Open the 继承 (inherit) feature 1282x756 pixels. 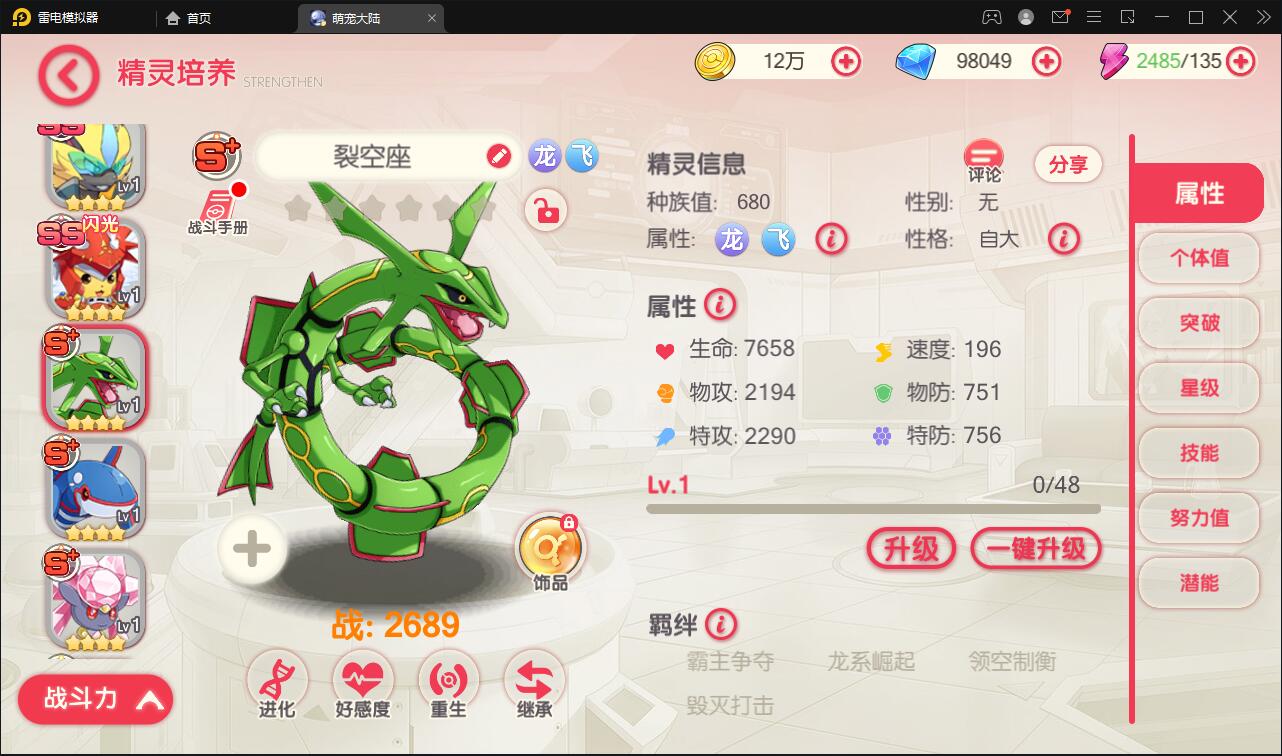coord(533,680)
